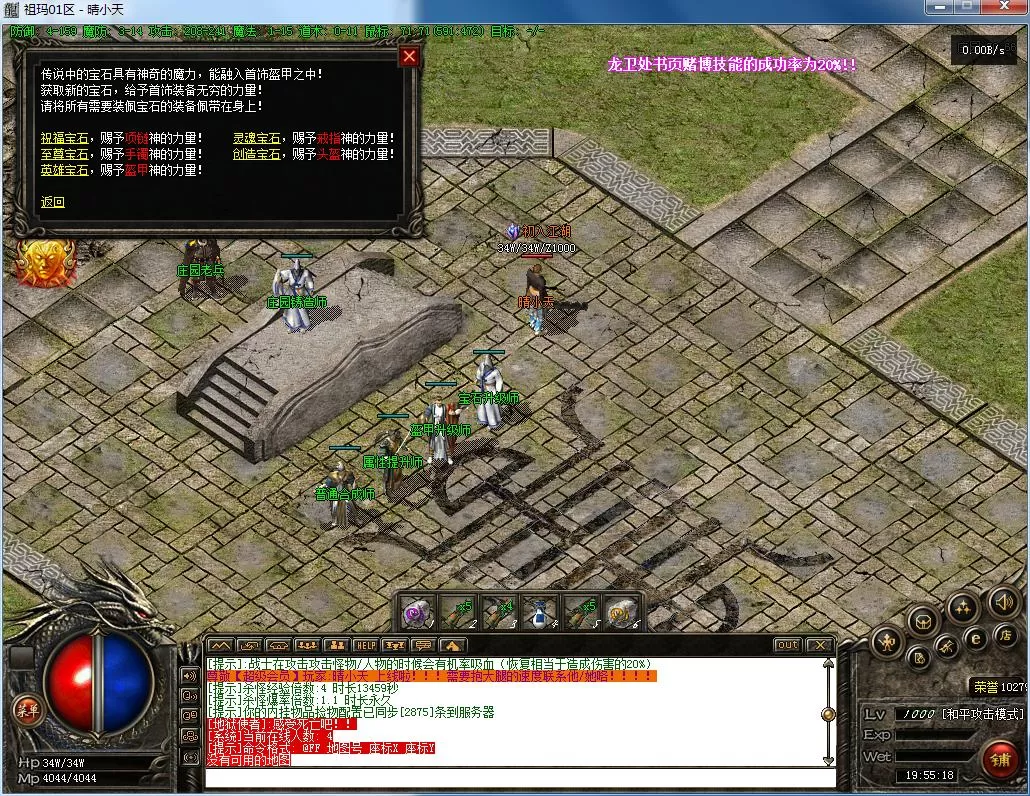Screen dimensions: 1030x796
Task: Pick the 英雄宝石 dialogue option
Action: 64,170
